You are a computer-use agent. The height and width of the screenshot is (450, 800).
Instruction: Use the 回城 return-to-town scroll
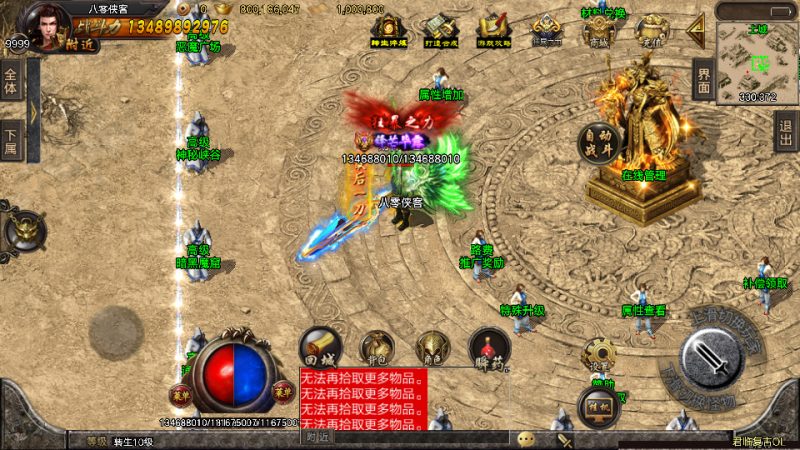coord(321,346)
